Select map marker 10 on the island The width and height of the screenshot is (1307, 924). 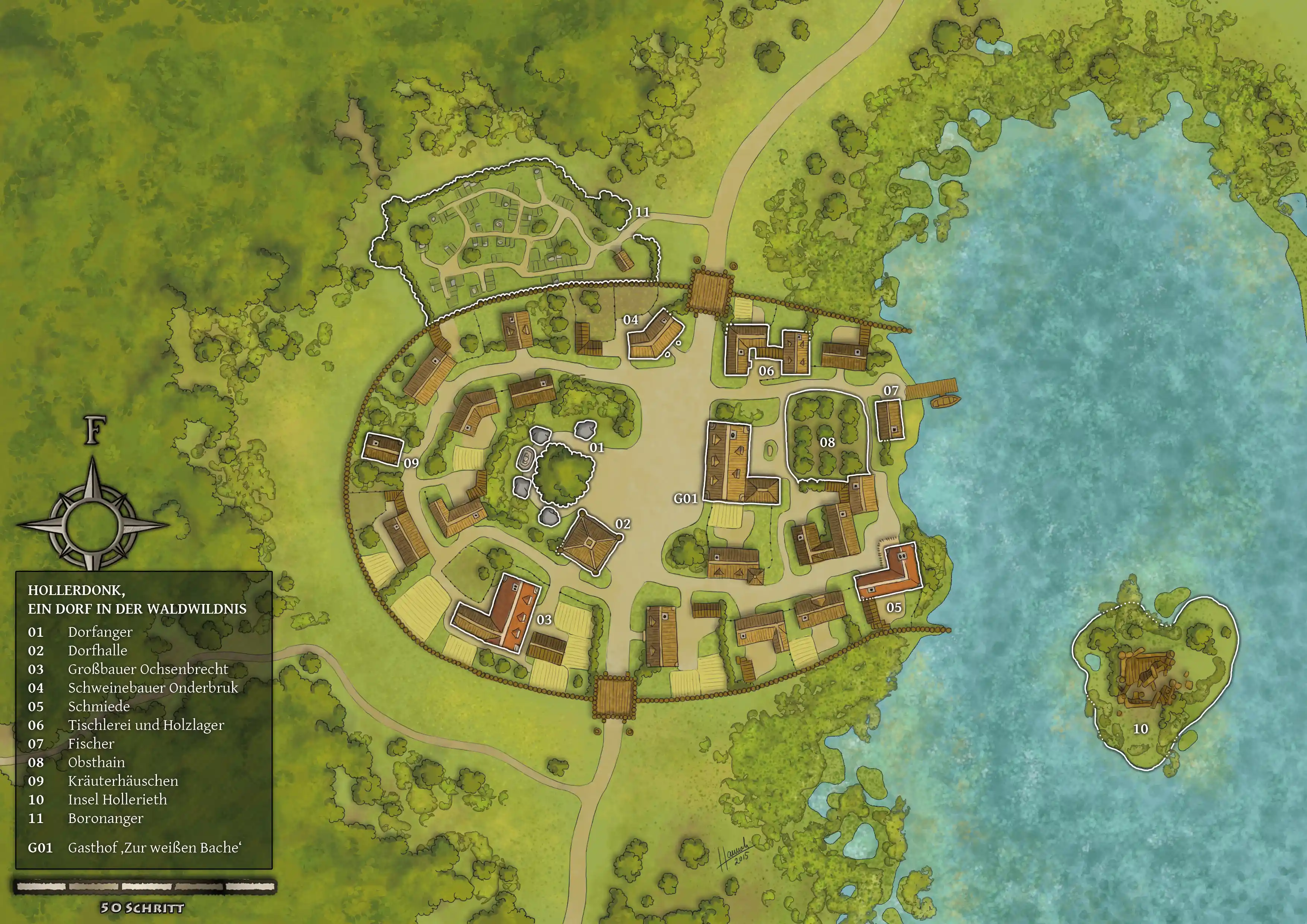point(1140,729)
